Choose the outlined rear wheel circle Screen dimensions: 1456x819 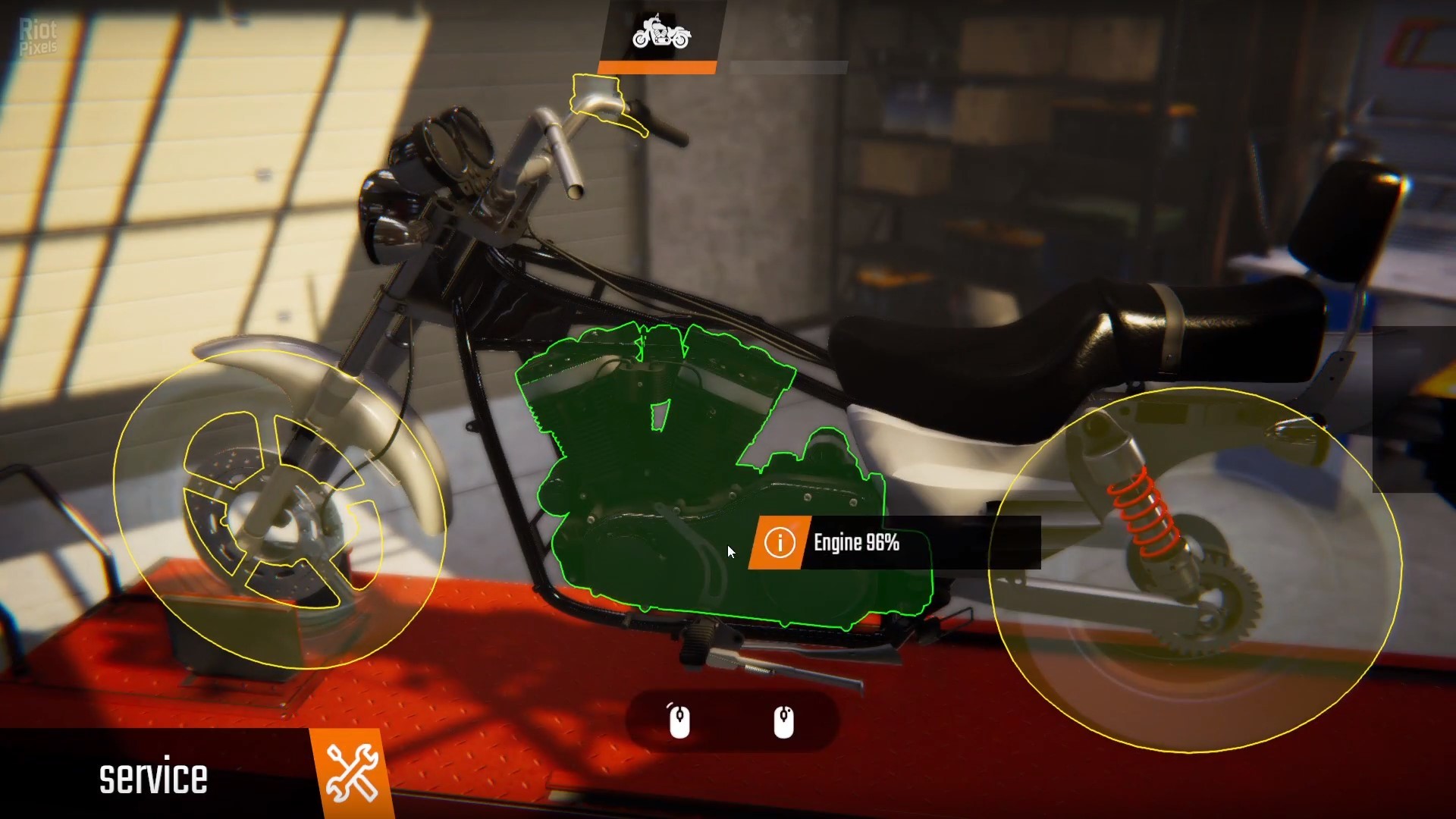pyautogui.click(x=1195, y=569)
